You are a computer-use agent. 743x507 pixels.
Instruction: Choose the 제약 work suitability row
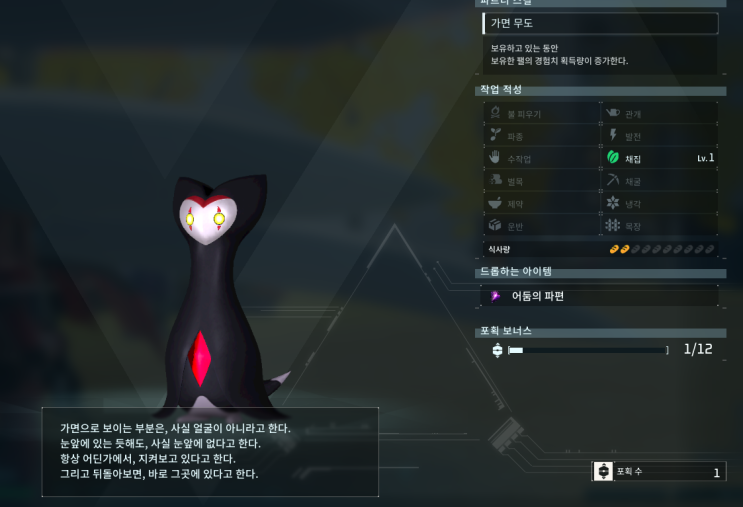[x=541, y=203]
